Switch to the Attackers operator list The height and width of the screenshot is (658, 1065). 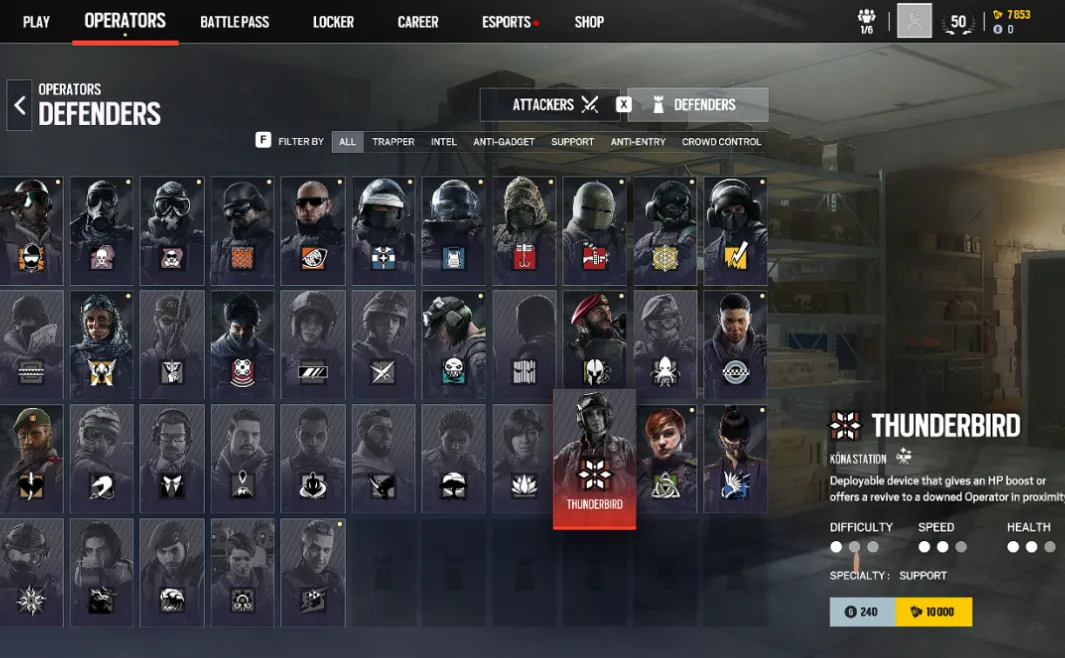pos(554,105)
